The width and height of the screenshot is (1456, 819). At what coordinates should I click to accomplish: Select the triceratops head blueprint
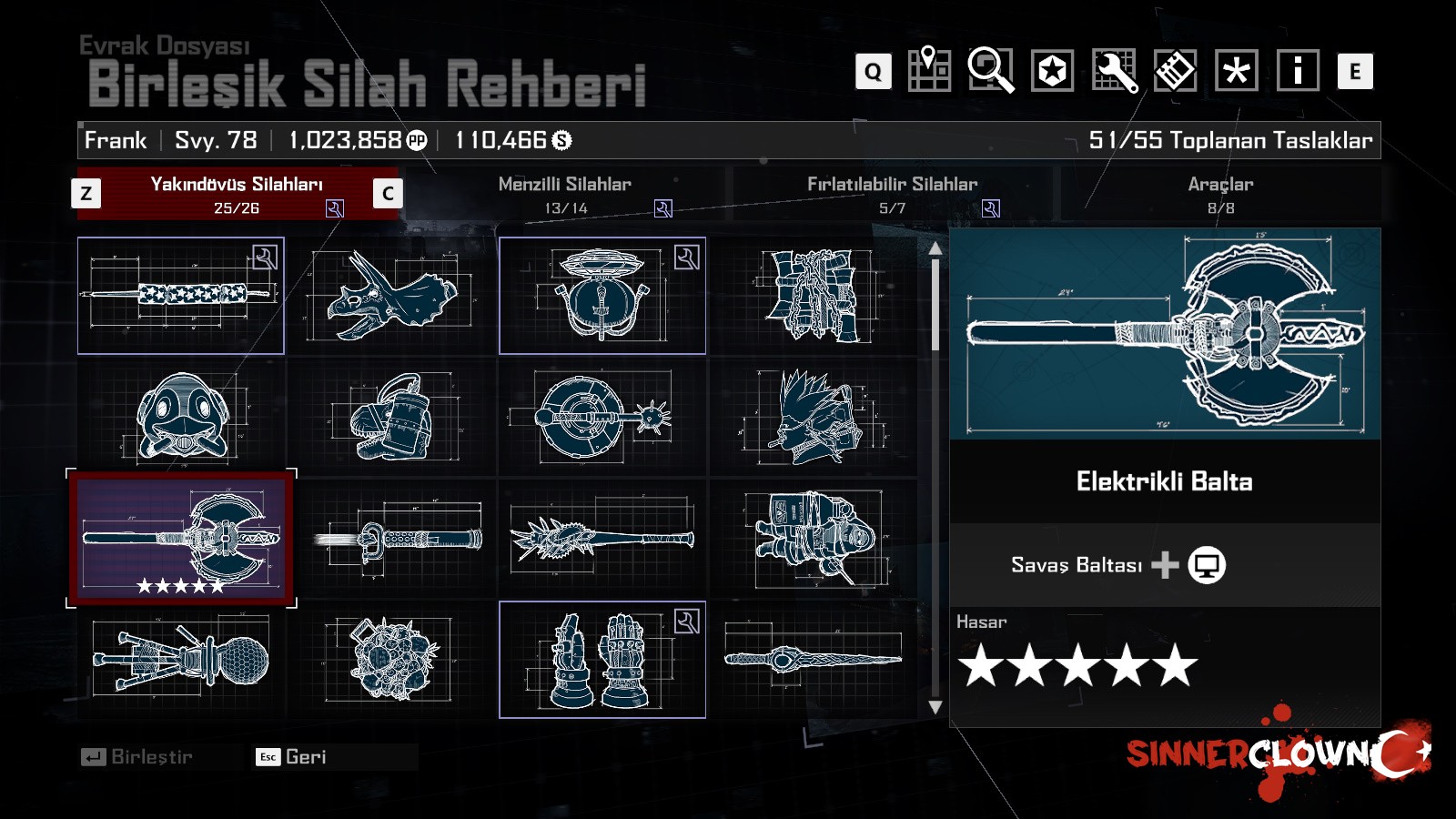click(391, 296)
